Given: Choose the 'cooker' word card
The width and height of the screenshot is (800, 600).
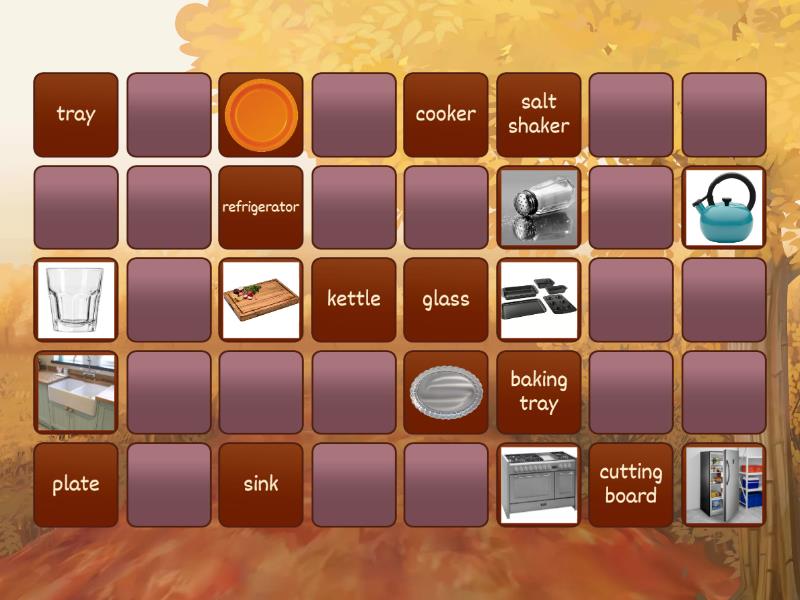Looking at the screenshot, I should point(446,114).
